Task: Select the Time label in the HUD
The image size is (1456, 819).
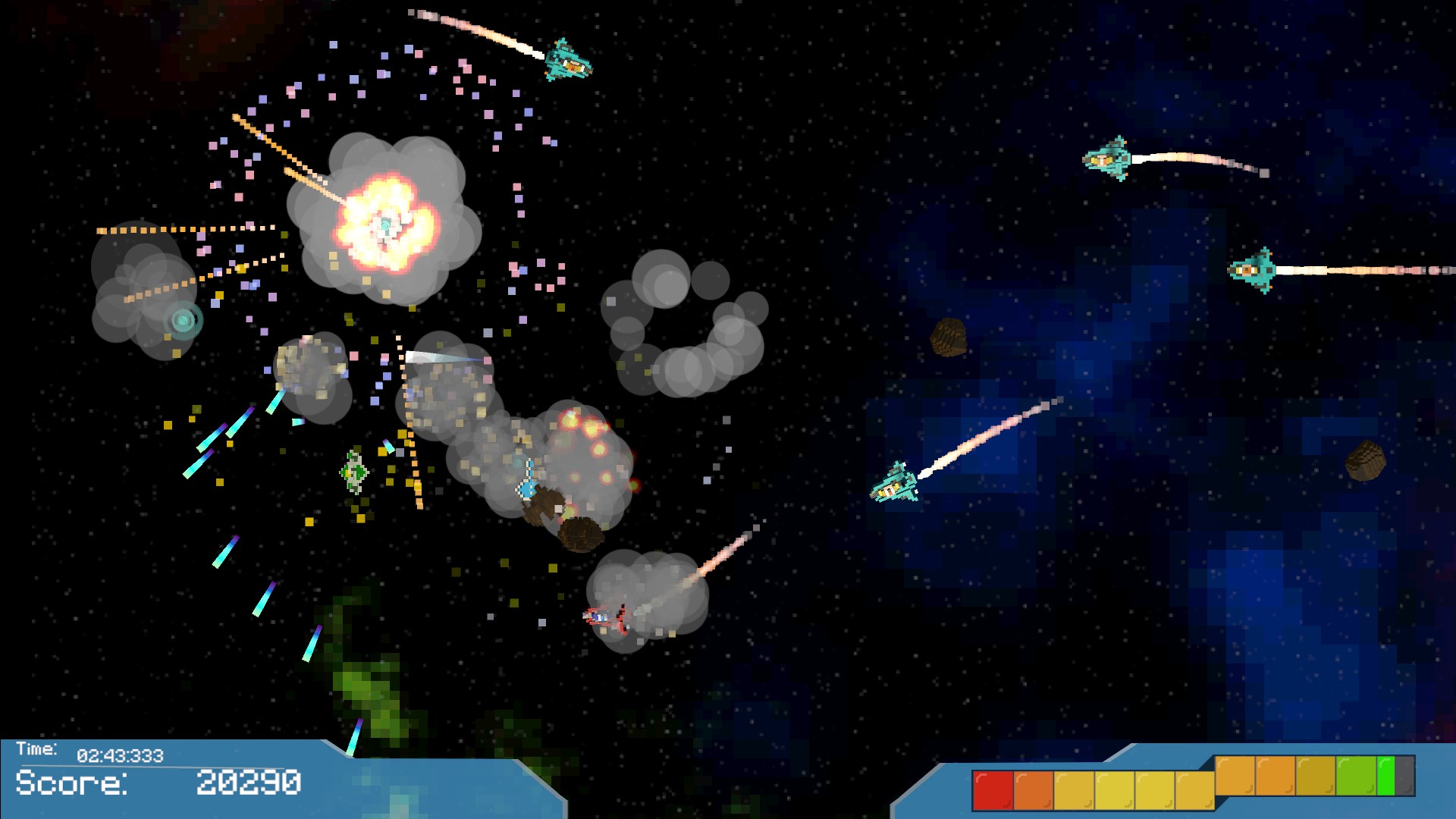Action: (x=36, y=747)
